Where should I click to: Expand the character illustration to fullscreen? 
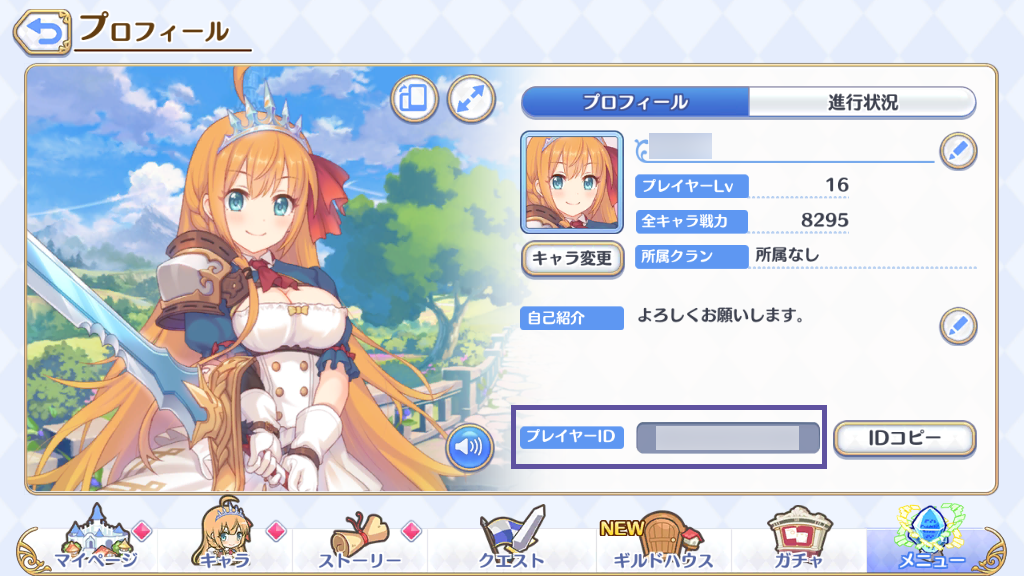click(x=471, y=98)
